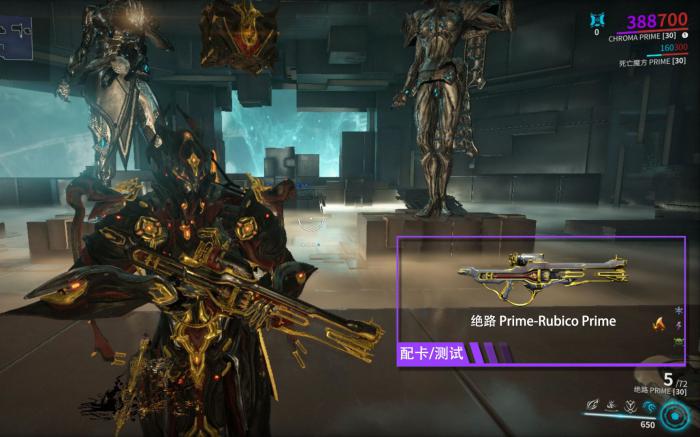700x437 pixels.
Task: Click the 配卡/测试 purple label
Action: pos(427,353)
